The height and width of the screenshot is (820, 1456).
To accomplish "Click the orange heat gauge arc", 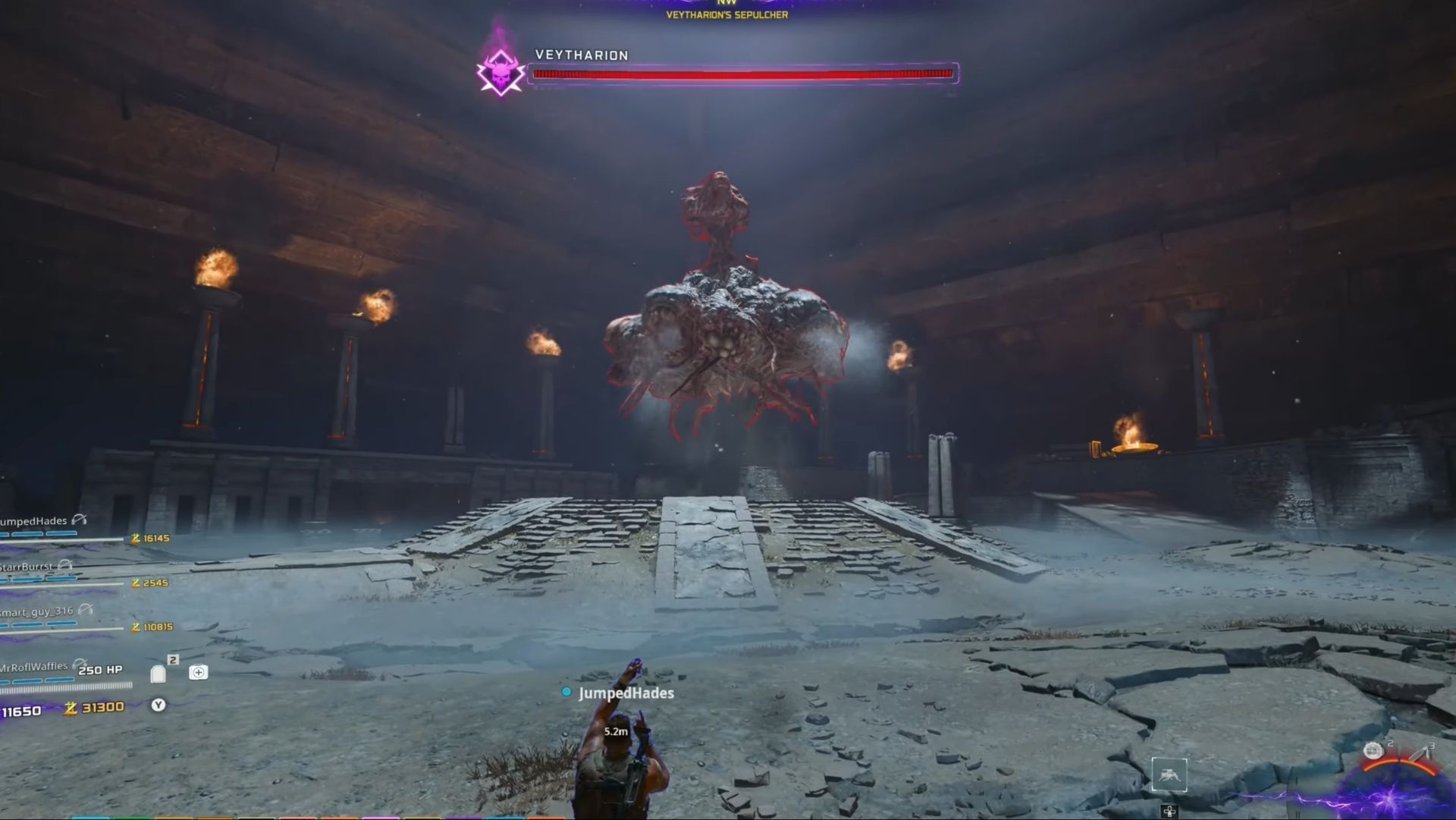I will pyautogui.click(x=1399, y=764).
